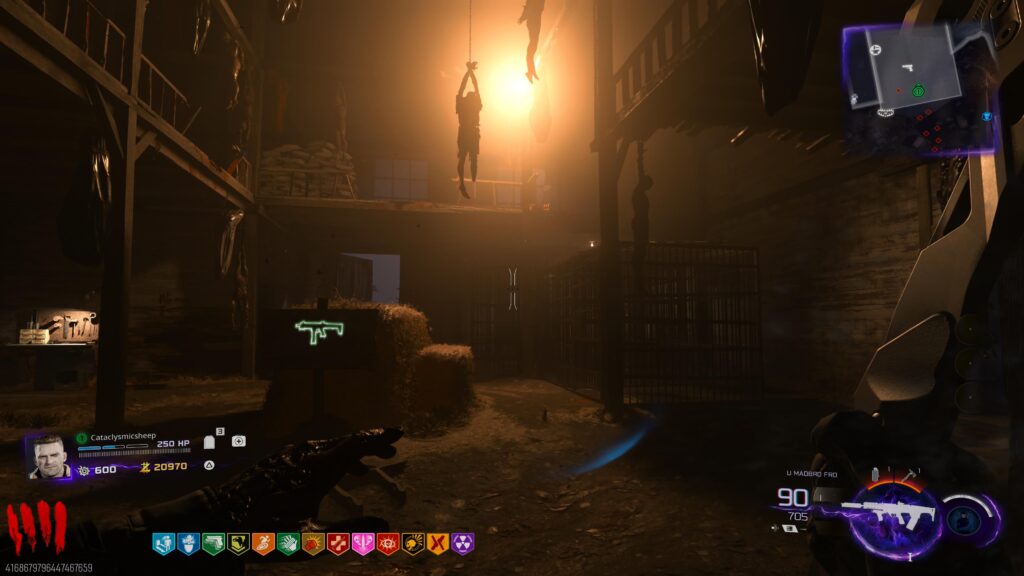Click the green pistol perk icon
The image size is (1024, 576).
click(x=213, y=543)
